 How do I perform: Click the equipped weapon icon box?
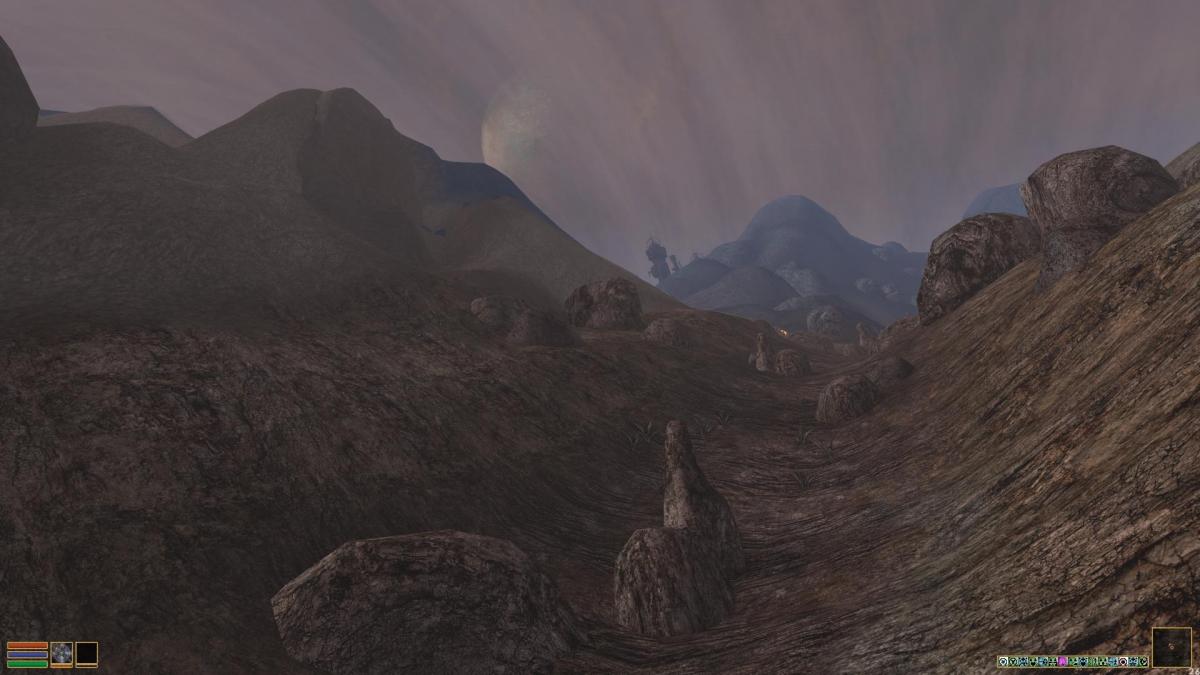(62, 654)
